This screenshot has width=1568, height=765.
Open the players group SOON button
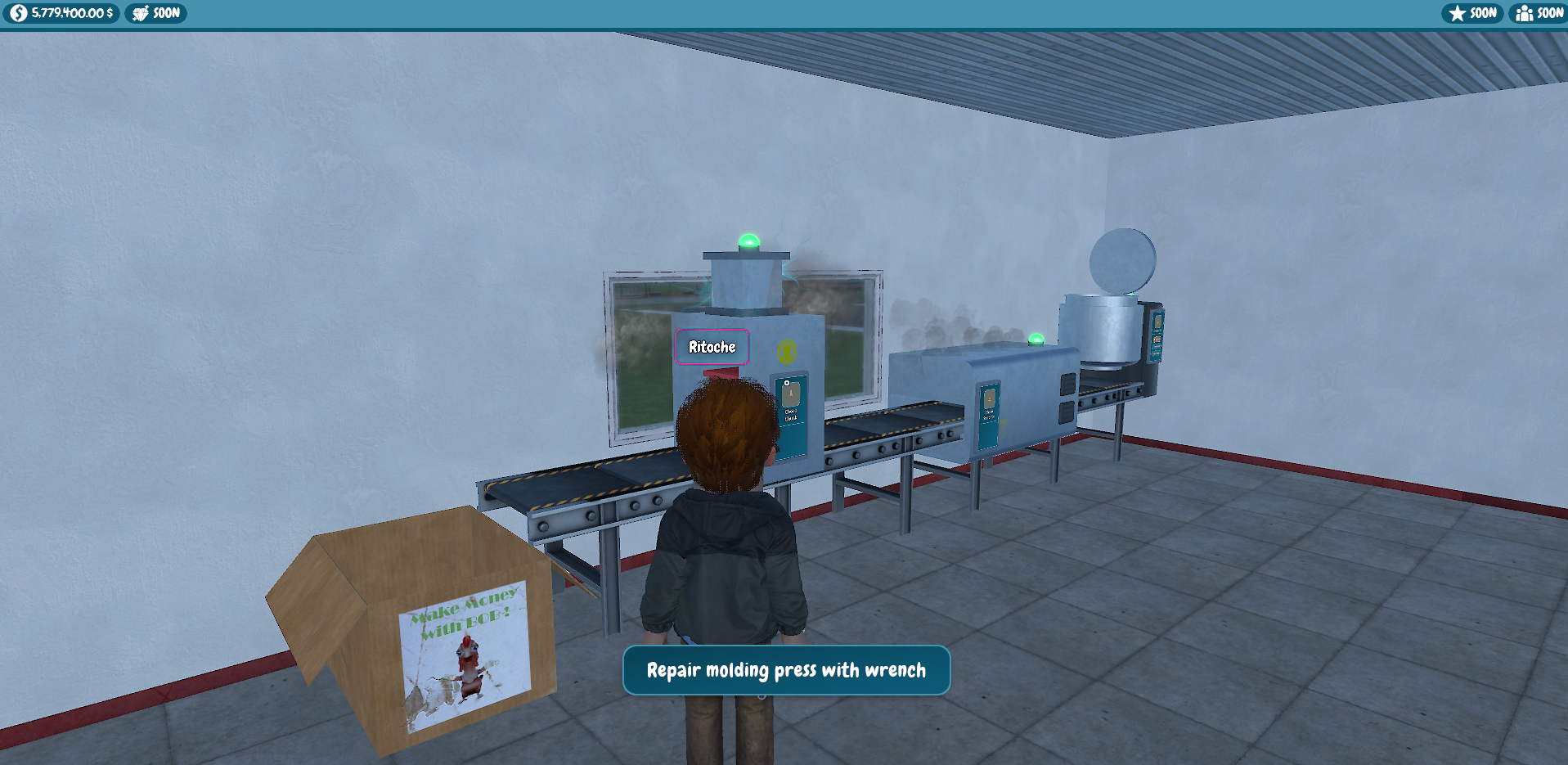(1539, 13)
